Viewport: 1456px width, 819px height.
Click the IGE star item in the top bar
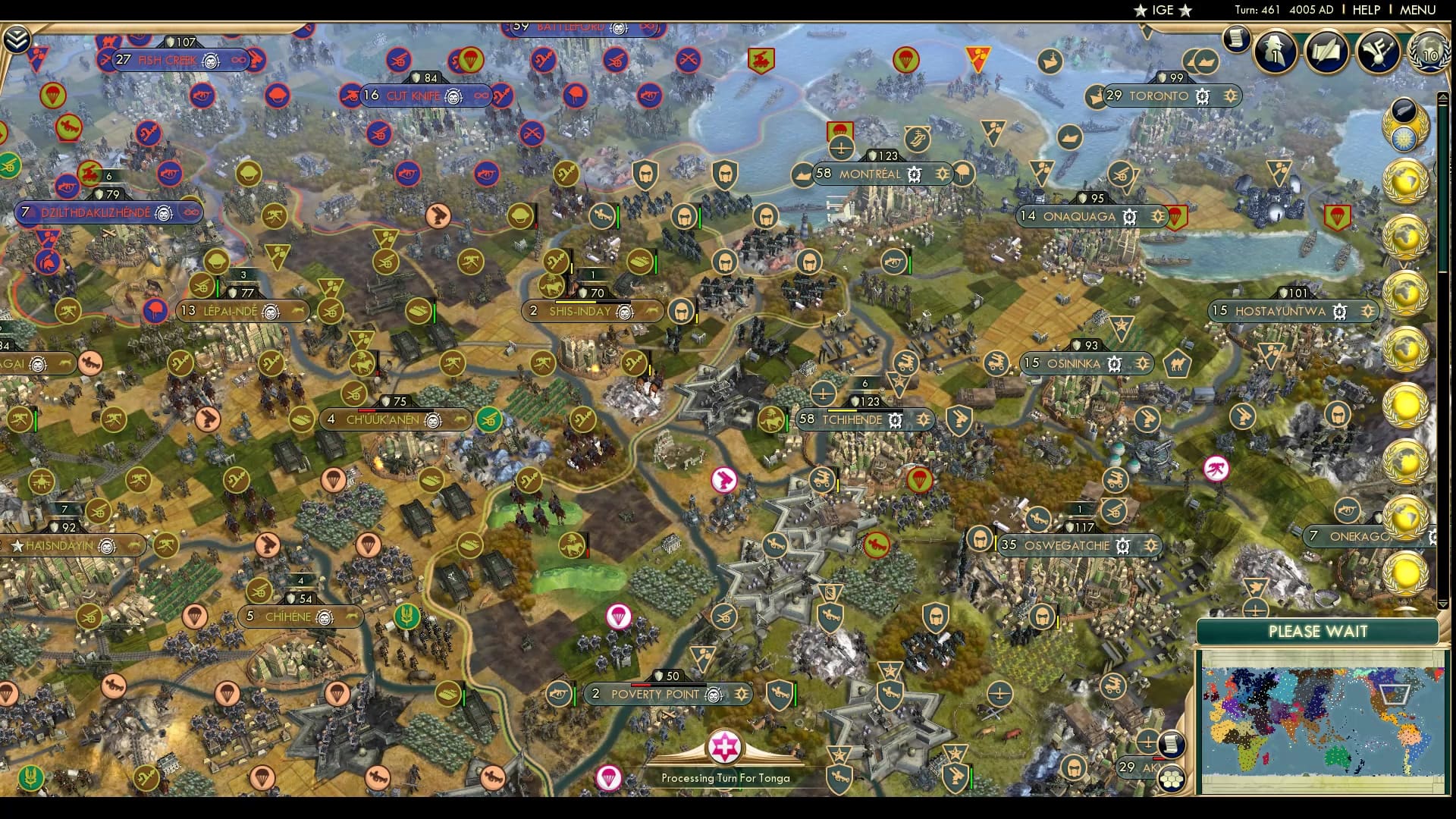pyautogui.click(x=1162, y=11)
